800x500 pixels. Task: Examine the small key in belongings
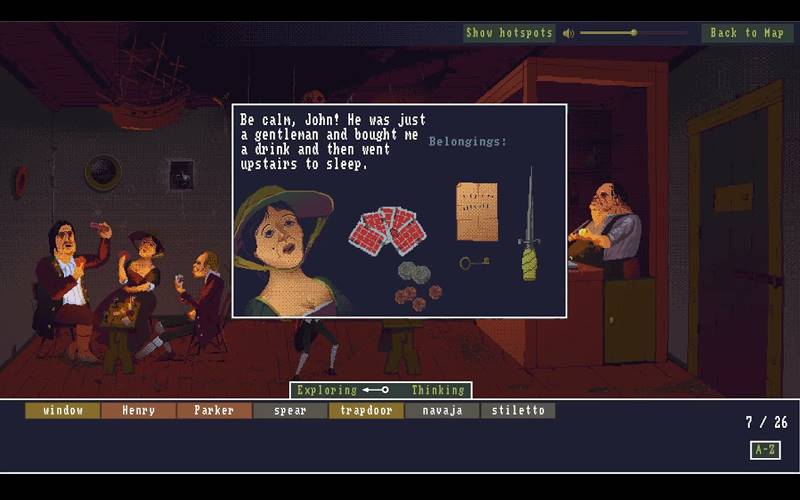point(473,263)
